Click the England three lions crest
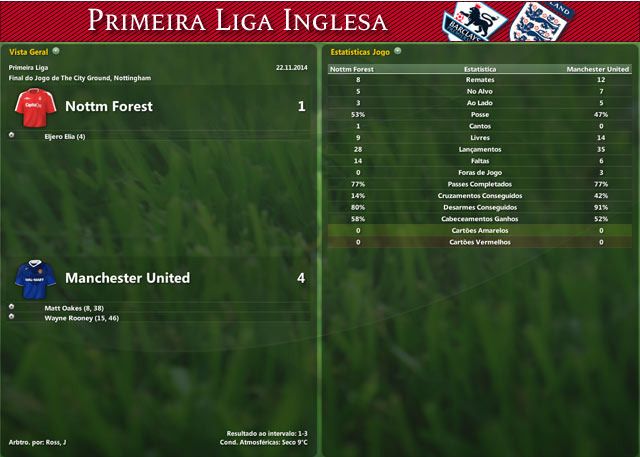This screenshot has height=457, width=640. click(531, 21)
